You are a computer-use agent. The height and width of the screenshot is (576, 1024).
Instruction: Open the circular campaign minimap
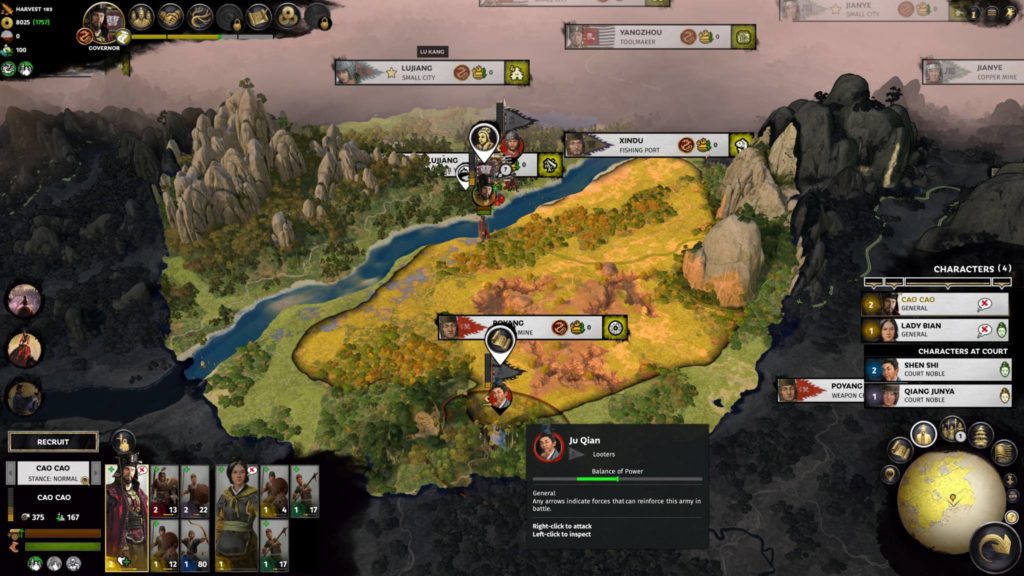click(949, 490)
